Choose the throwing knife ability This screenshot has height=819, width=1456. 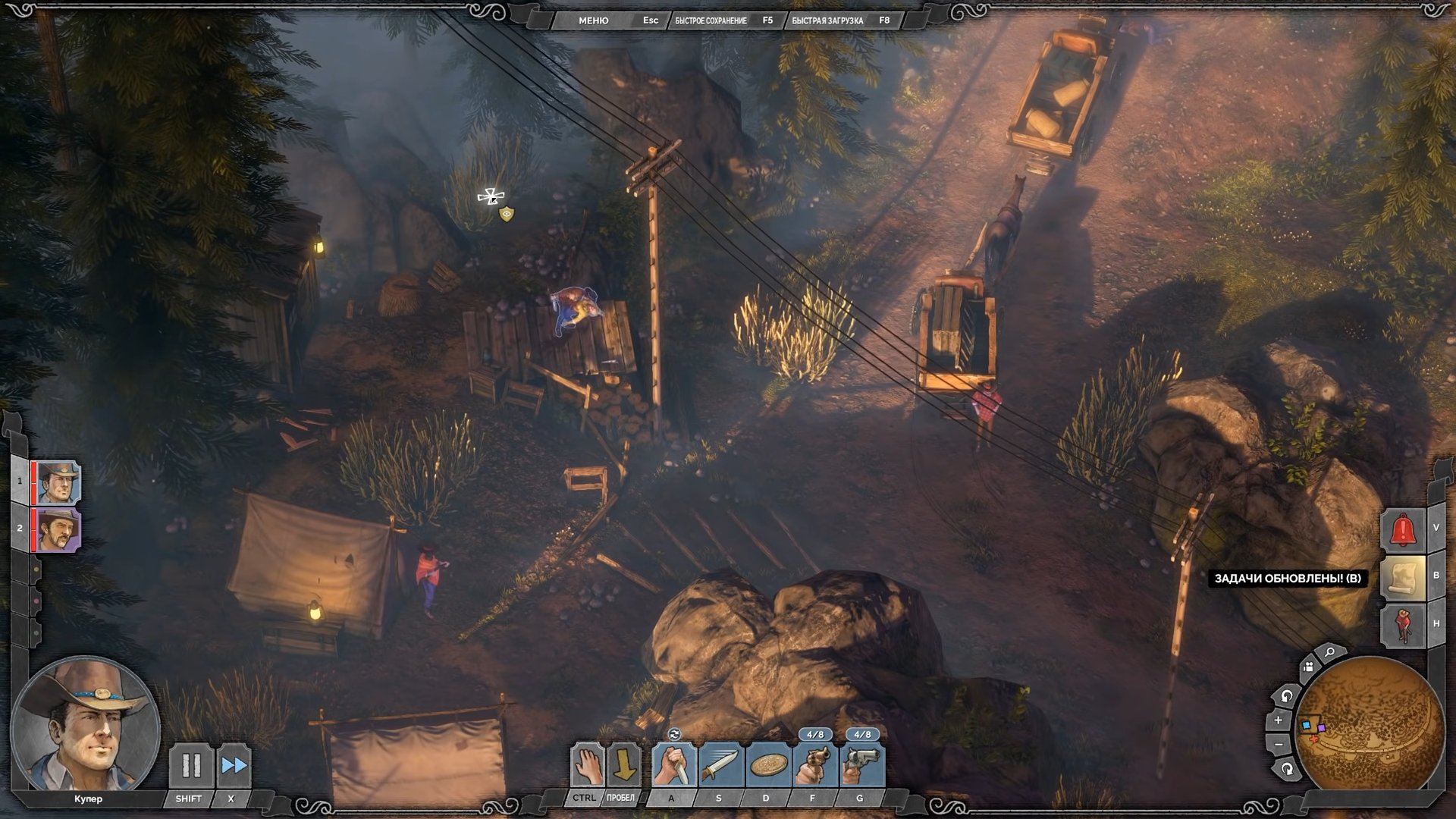[x=720, y=765]
